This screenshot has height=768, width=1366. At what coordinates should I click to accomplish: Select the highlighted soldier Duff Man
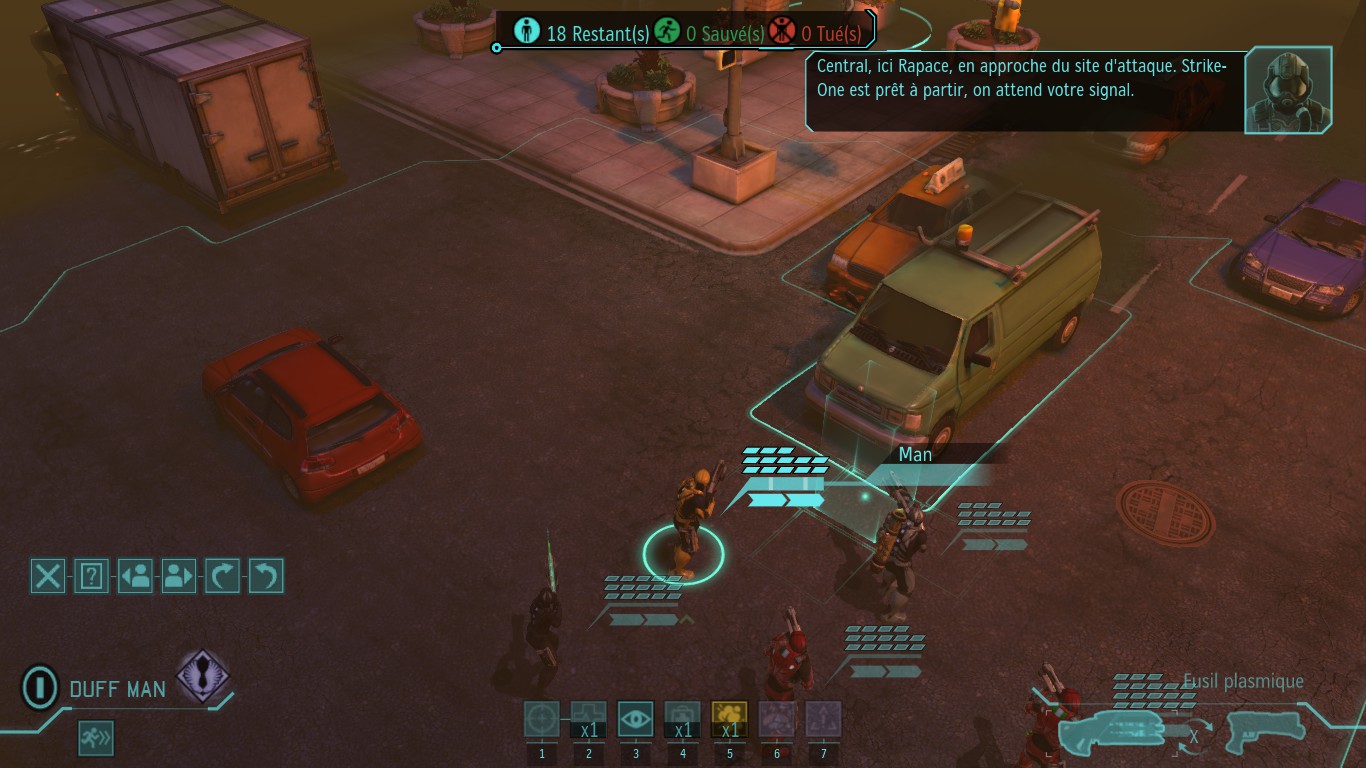[x=685, y=525]
